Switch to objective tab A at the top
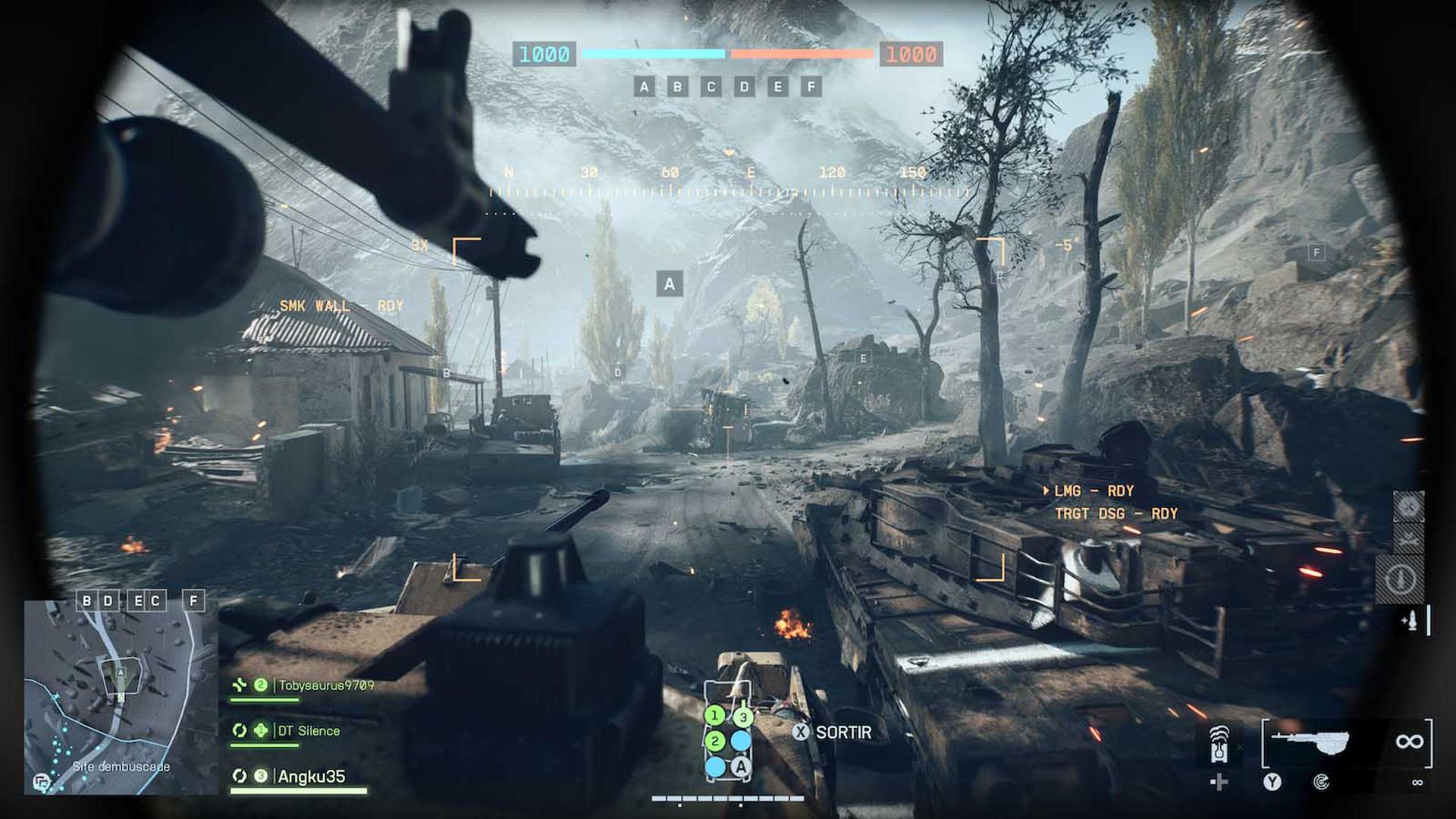The image size is (1456, 819). [x=643, y=86]
